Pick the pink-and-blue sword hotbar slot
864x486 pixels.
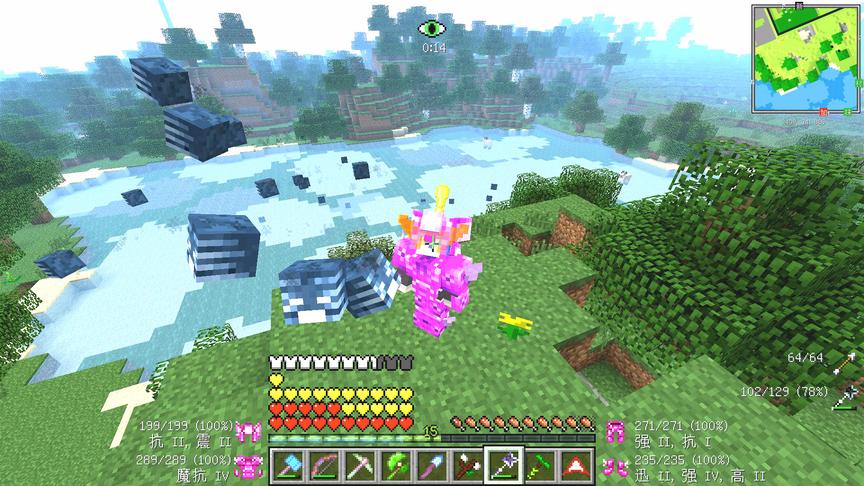point(429,465)
